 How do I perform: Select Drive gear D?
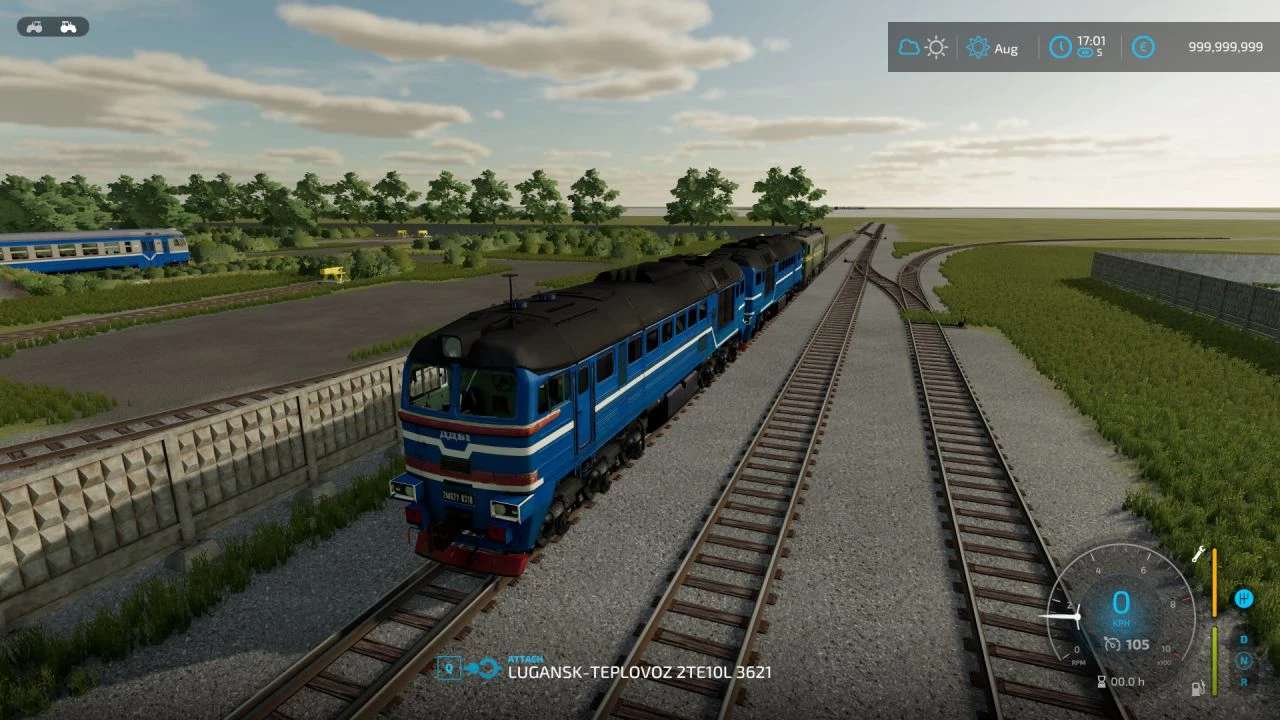click(x=1244, y=639)
